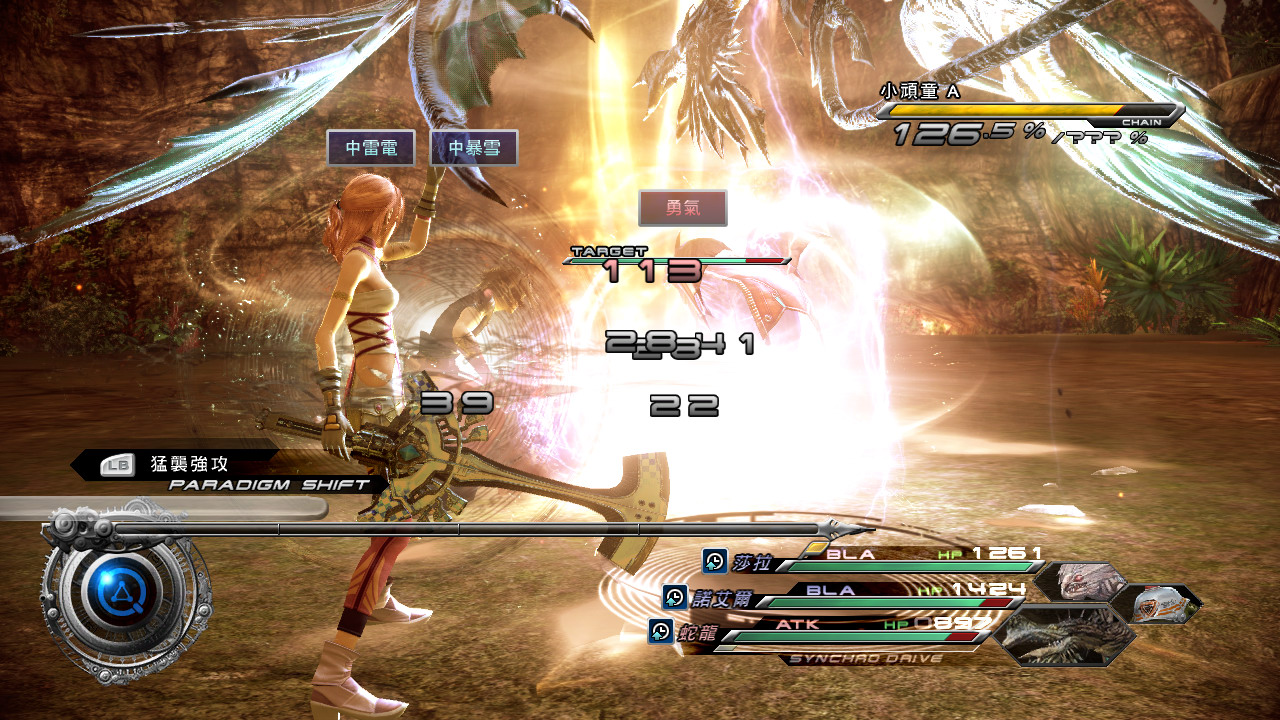Click the clock status icon beside 莎拉
Viewport: 1280px width, 720px height.
coord(714,561)
